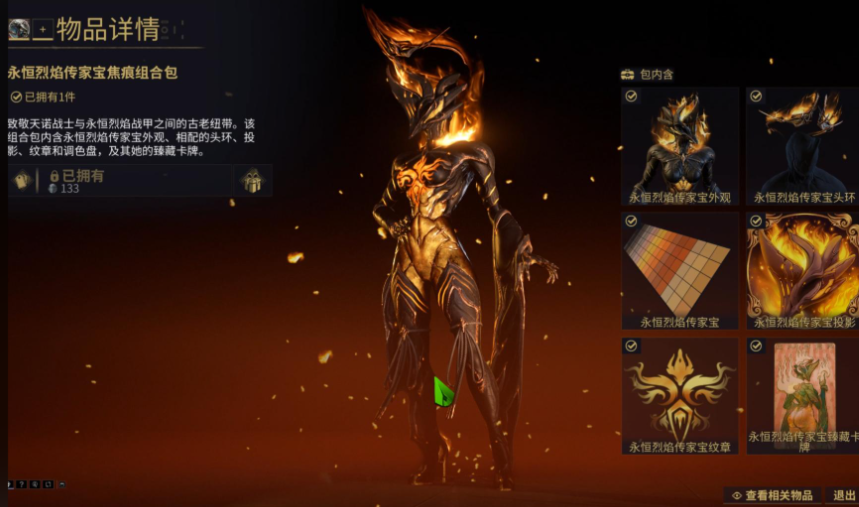The height and width of the screenshot is (507, 859).
Task: Select the 永恒烈焰传家宝纹章 sigil tile
Action: pos(680,395)
